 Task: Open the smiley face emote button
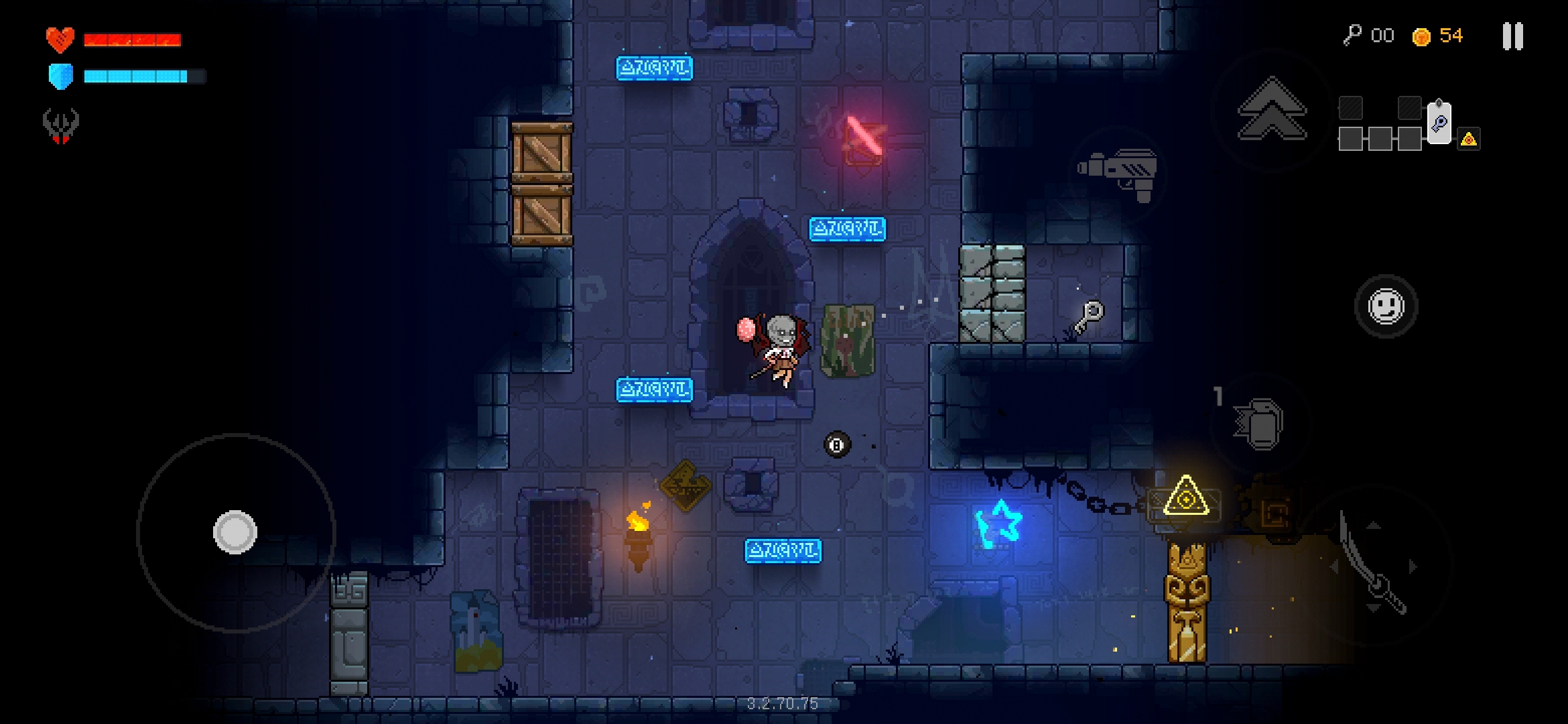click(x=1386, y=306)
